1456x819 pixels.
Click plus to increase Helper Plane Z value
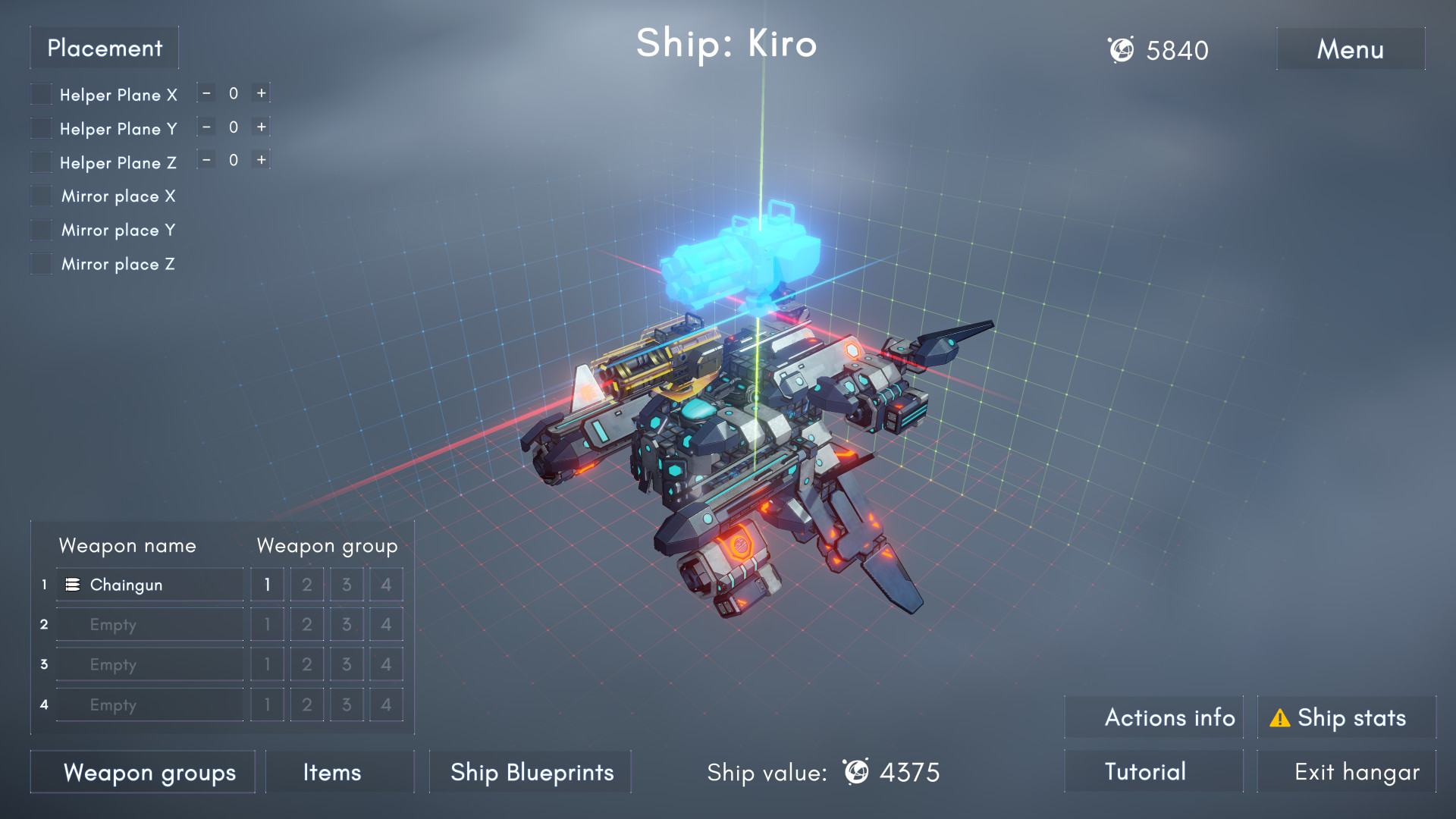tap(261, 160)
